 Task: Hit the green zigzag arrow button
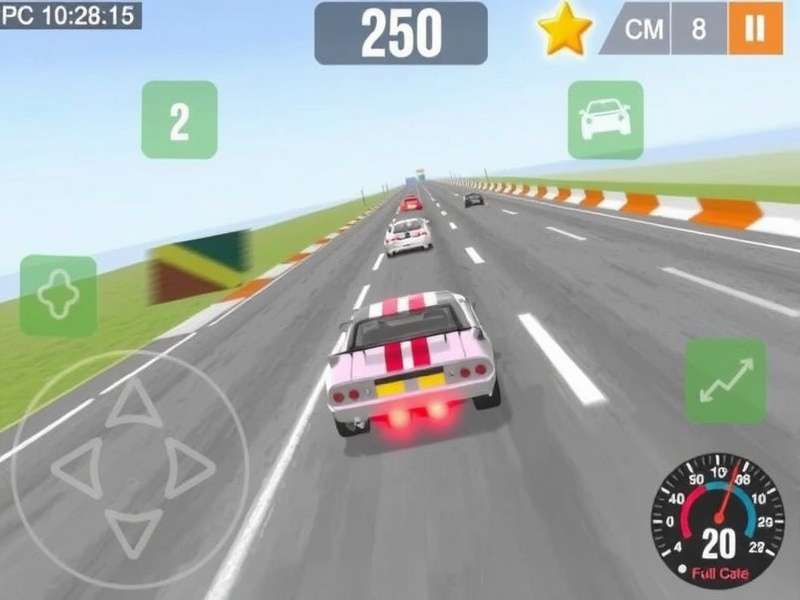[x=725, y=379]
